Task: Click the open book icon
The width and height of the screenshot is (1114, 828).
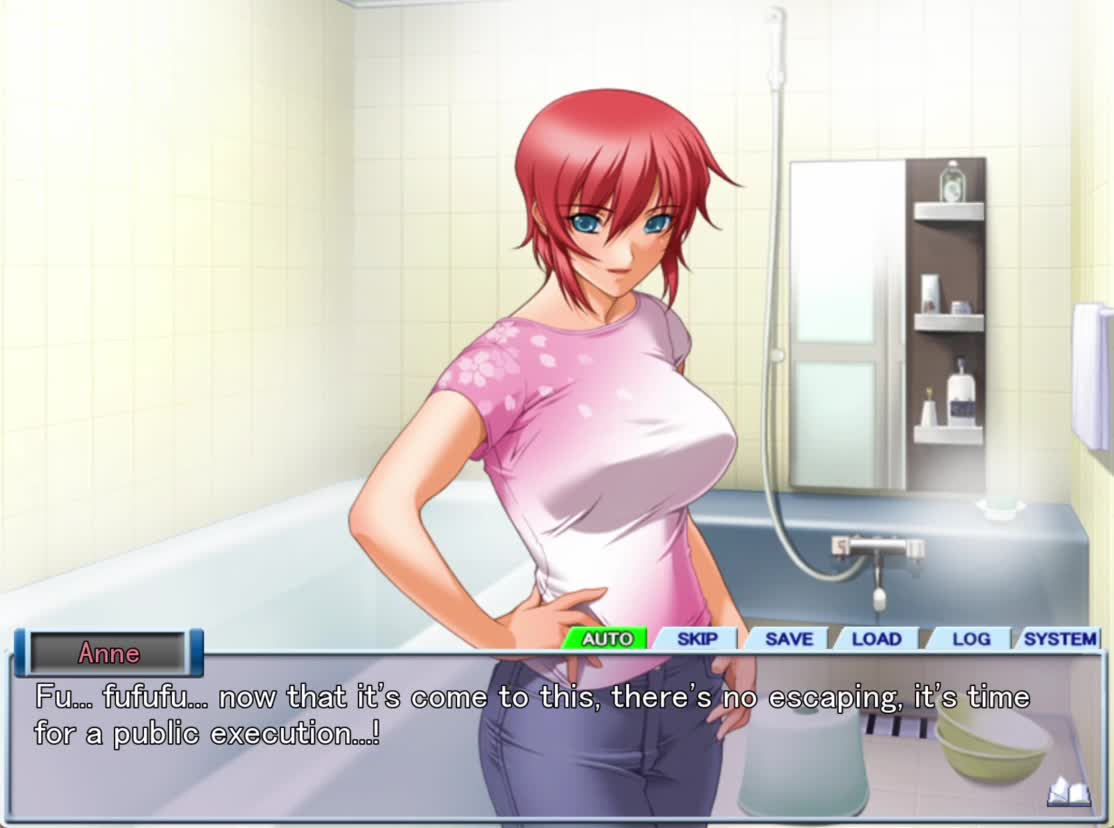Action: point(1068,793)
